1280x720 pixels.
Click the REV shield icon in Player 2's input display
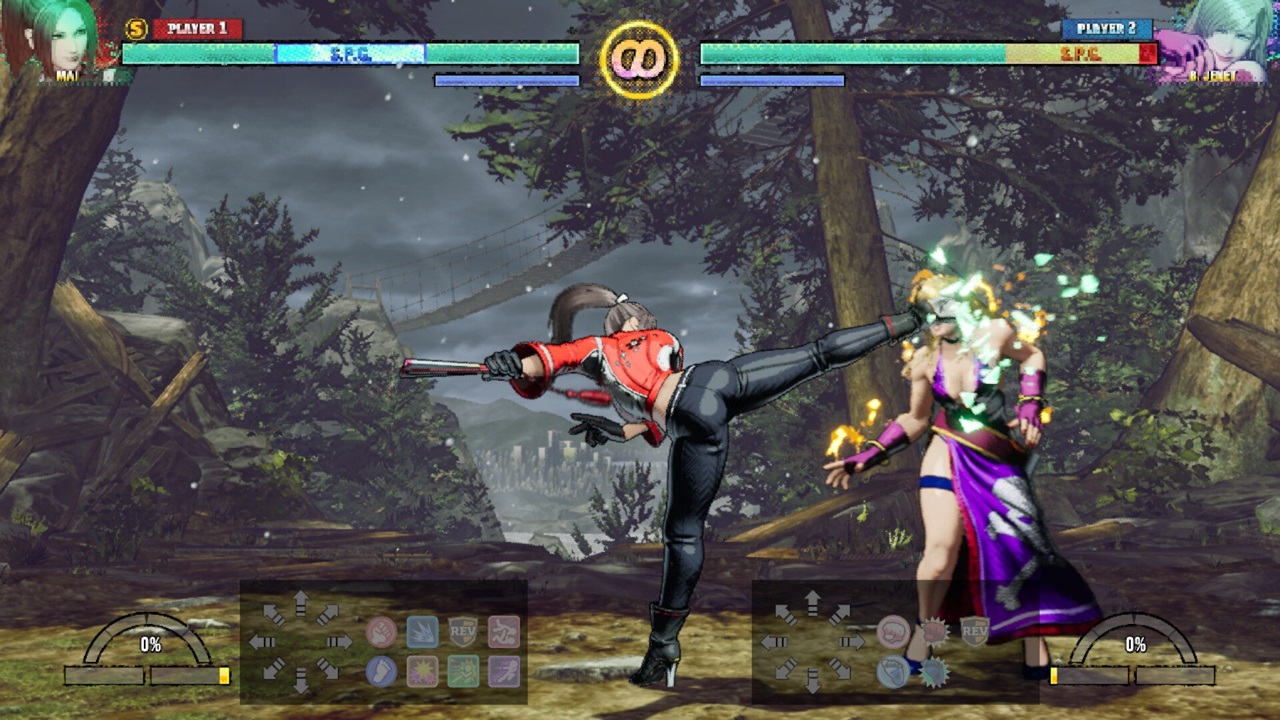tap(974, 631)
